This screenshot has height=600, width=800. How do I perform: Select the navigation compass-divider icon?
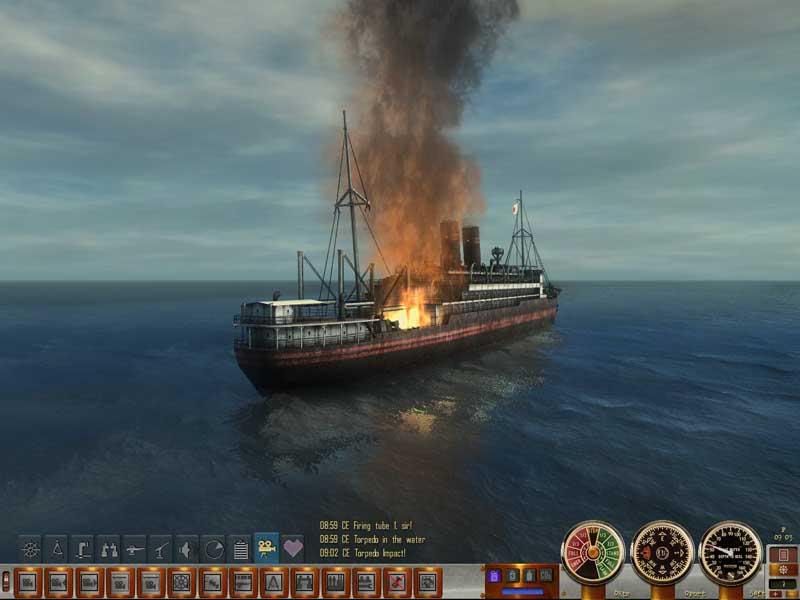tap(57, 549)
